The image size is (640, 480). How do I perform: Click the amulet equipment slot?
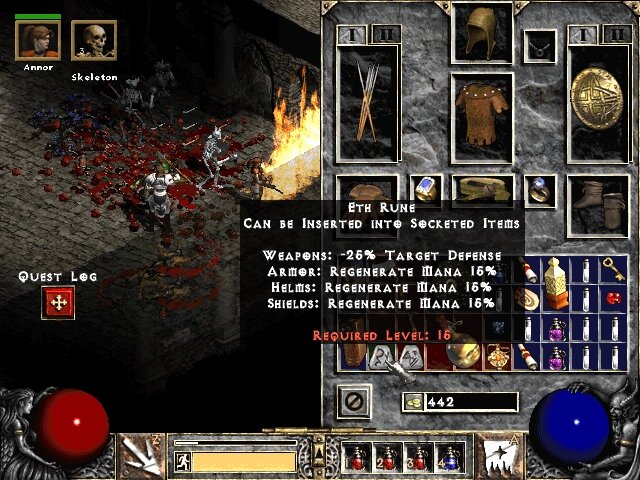pyautogui.click(x=541, y=45)
